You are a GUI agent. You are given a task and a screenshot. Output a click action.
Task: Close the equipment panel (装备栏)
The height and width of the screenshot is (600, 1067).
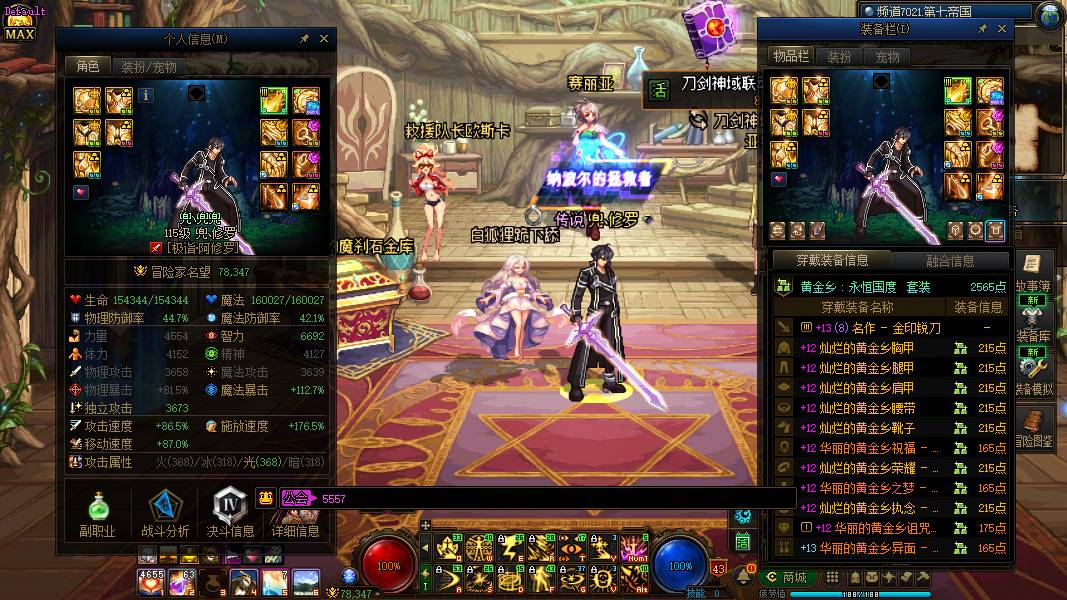tap(1002, 29)
